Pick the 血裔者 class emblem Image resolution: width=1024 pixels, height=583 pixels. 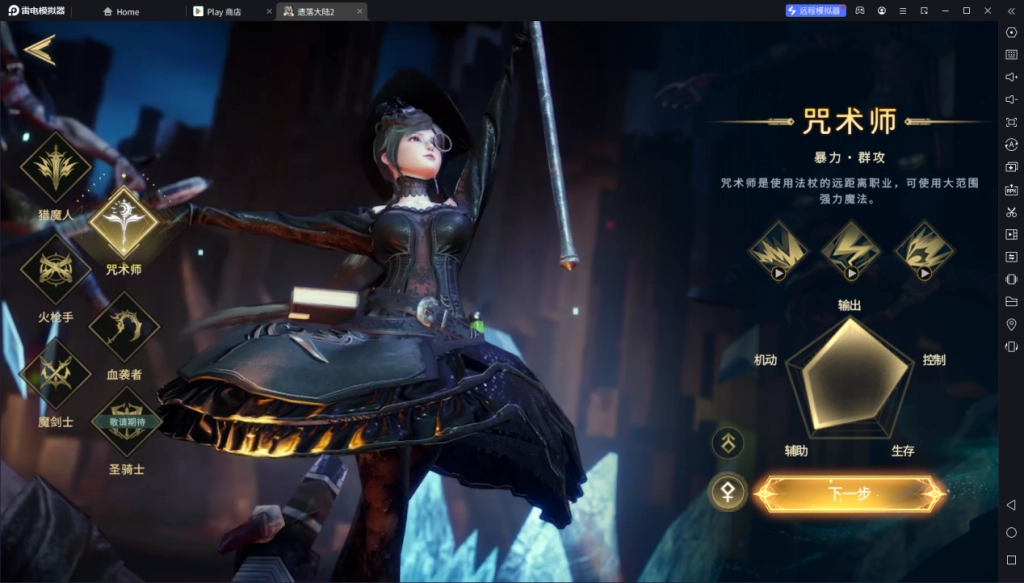point(124,326)
